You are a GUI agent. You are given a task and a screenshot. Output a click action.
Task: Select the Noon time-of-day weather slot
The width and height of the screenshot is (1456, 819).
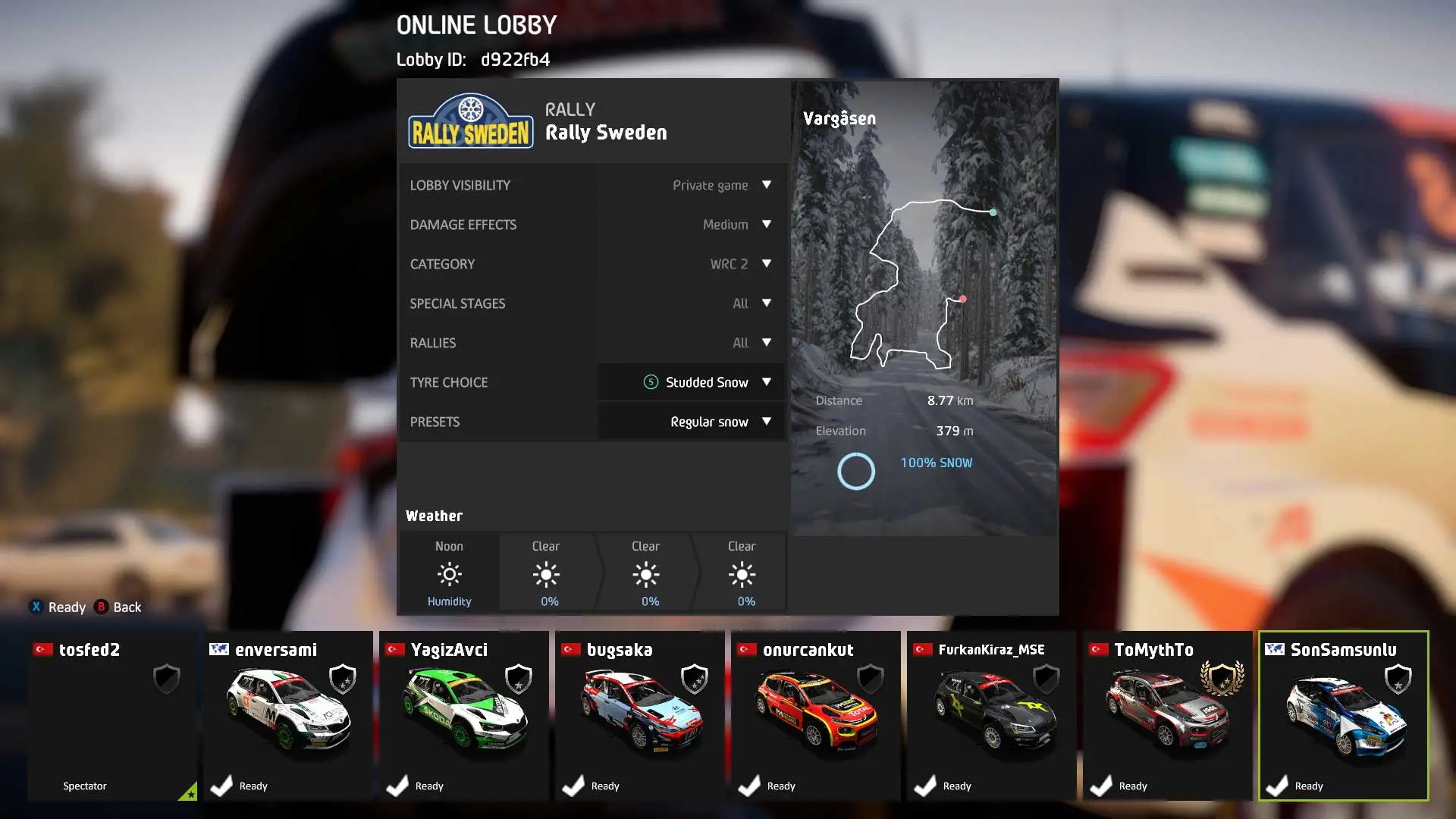tap(449, 573)
